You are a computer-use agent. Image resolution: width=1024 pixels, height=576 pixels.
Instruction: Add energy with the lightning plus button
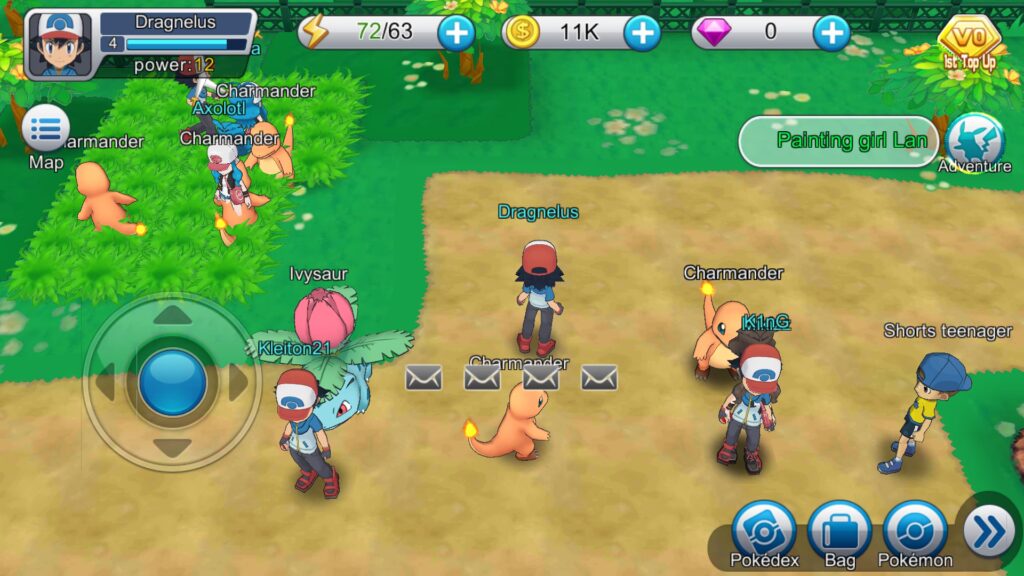[x=456, y=33]
